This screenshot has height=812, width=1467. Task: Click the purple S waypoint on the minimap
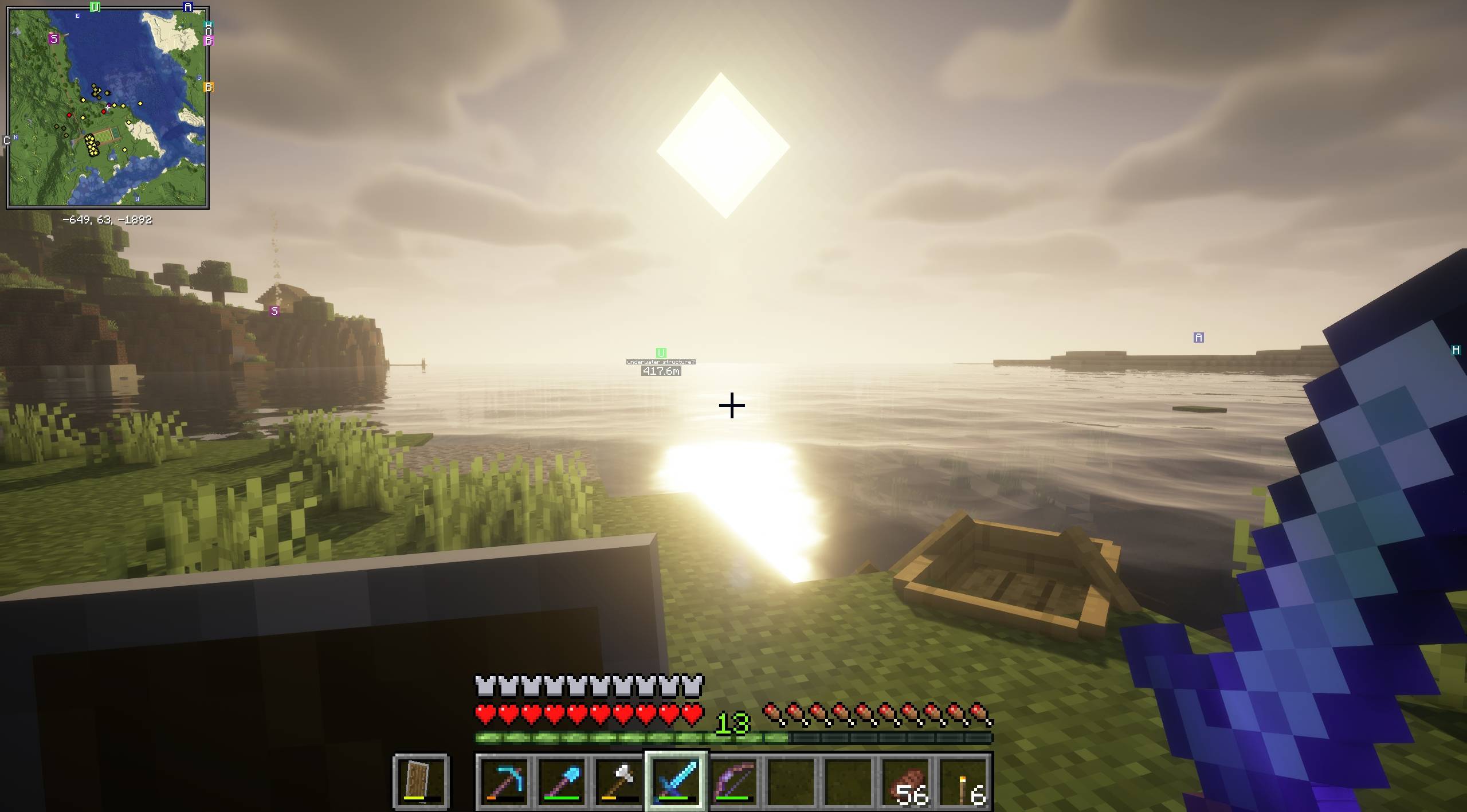pyautogui.click(x=54, y=39)
